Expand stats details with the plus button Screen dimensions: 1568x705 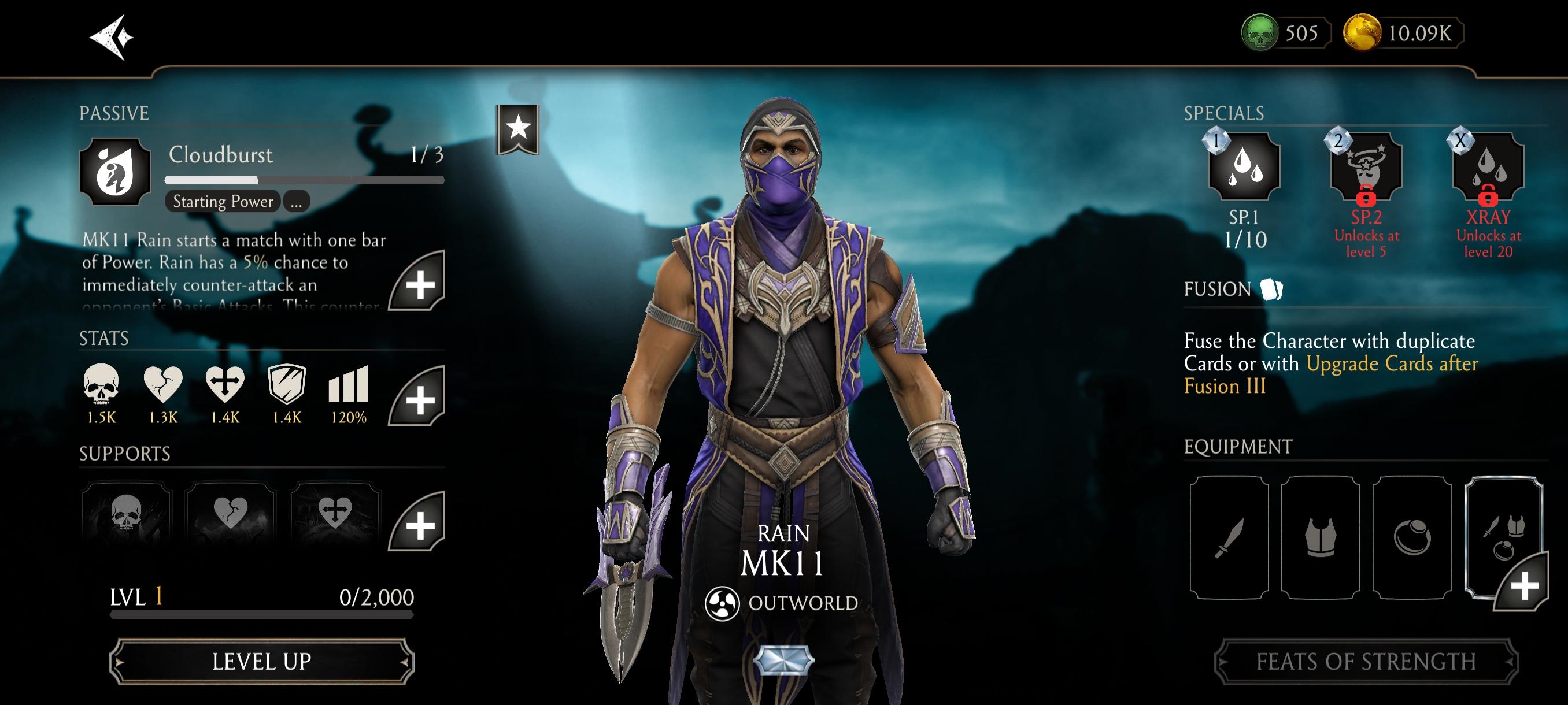coord(418,398)
